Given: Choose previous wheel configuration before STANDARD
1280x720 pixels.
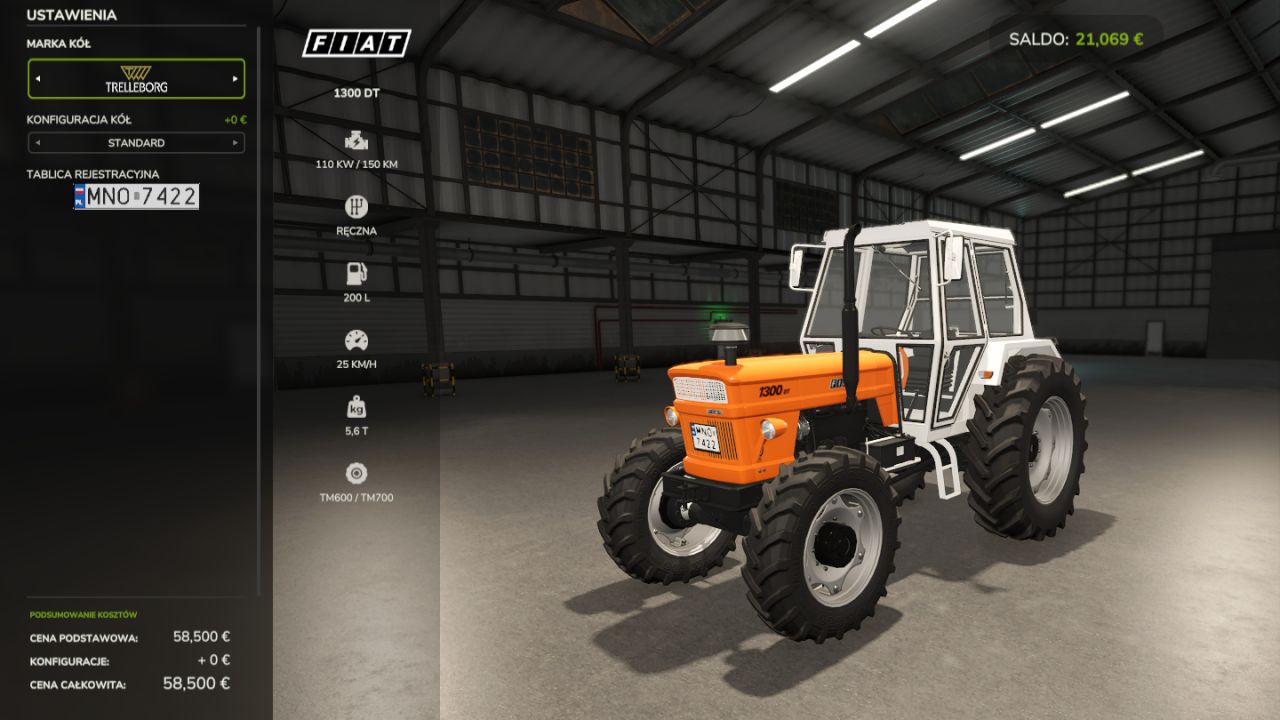Looking at the screenshot, I should coord(38,143).
